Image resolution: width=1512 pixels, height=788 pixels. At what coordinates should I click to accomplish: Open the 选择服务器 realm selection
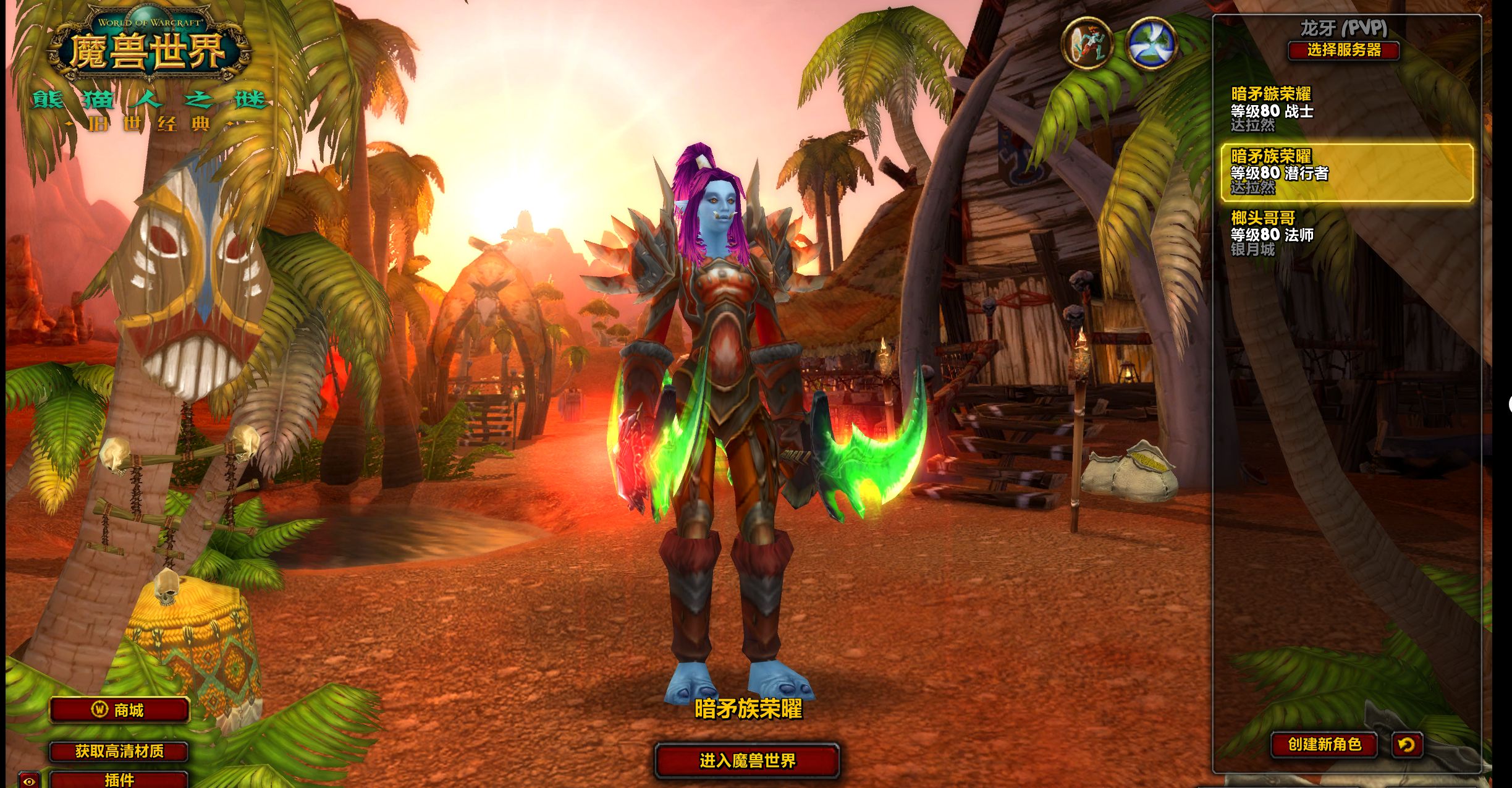1343,50
